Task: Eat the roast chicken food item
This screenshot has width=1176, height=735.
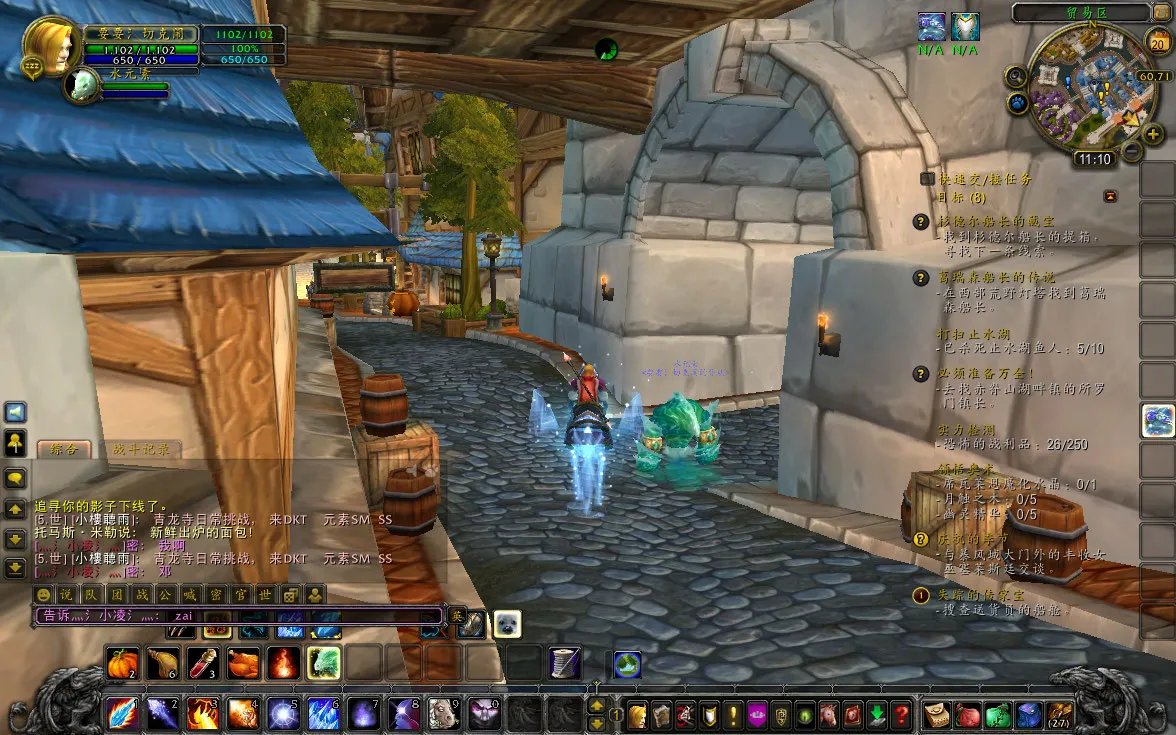Action: coord(243,662)
